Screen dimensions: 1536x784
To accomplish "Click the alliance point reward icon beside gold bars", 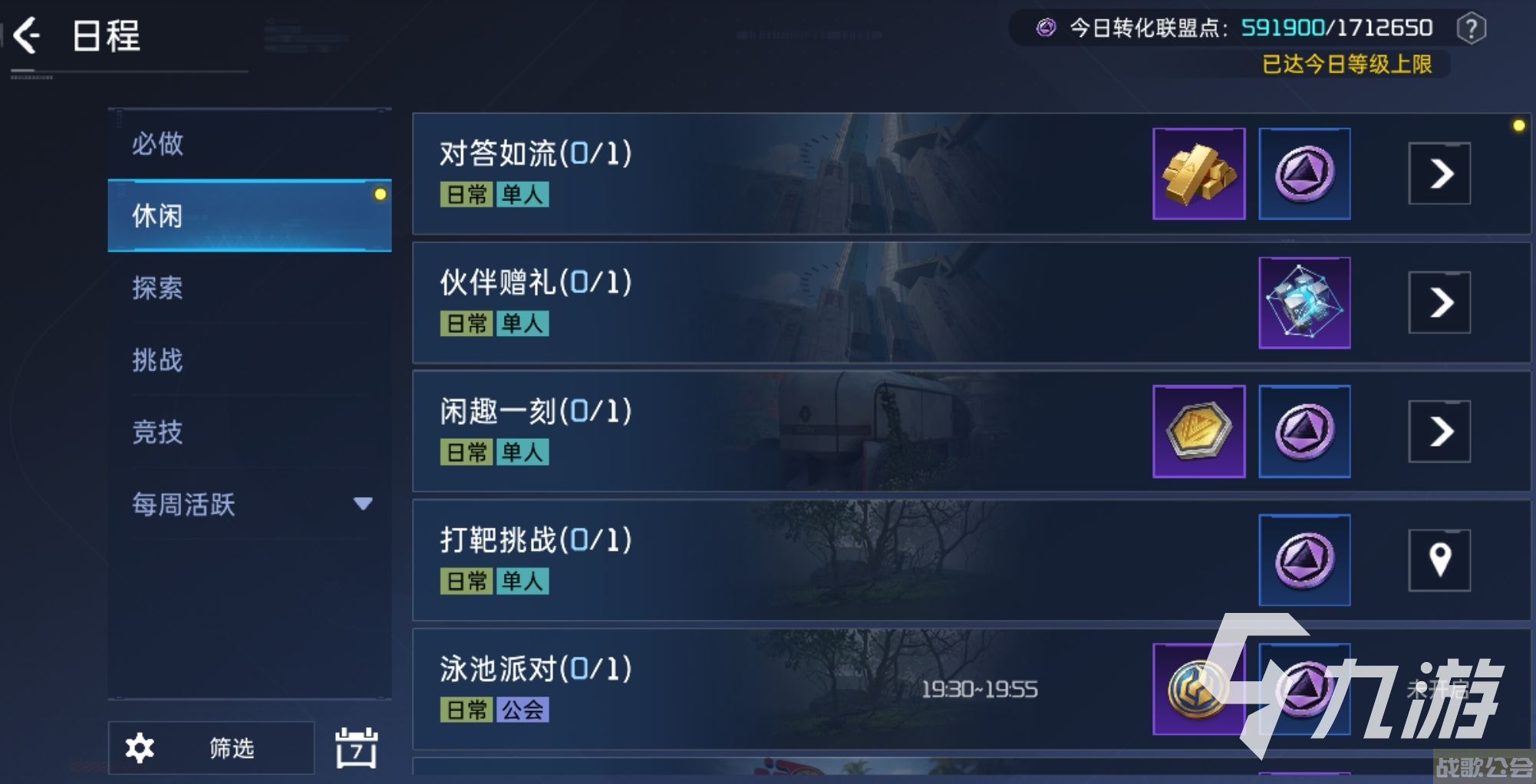I will click(x=1304, y=173).
